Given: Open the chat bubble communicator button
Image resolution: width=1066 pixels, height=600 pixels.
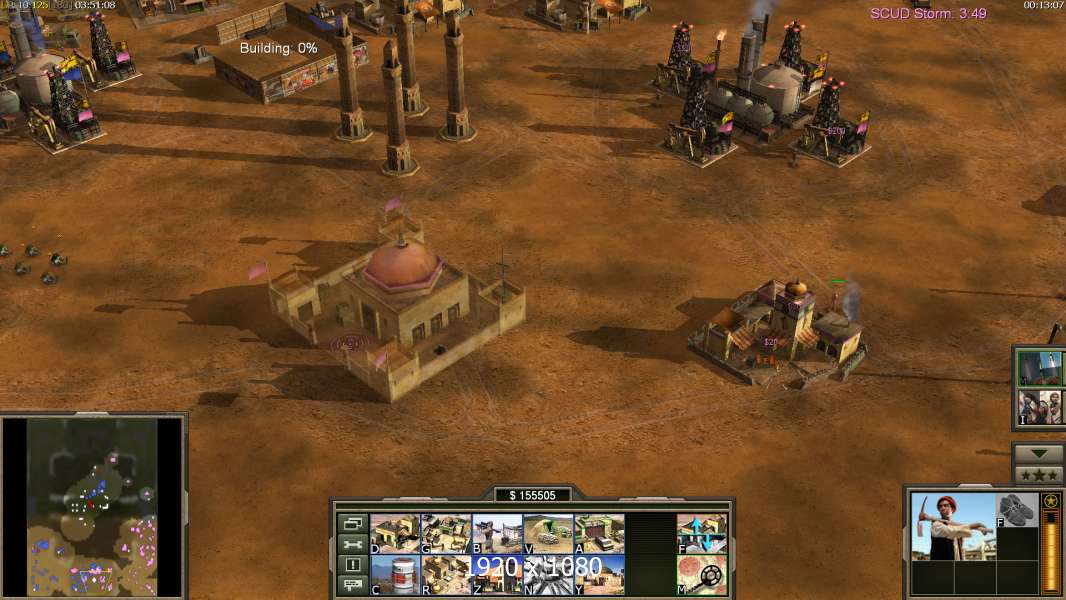Looking at the screenshot, I should tap(352, 586).
